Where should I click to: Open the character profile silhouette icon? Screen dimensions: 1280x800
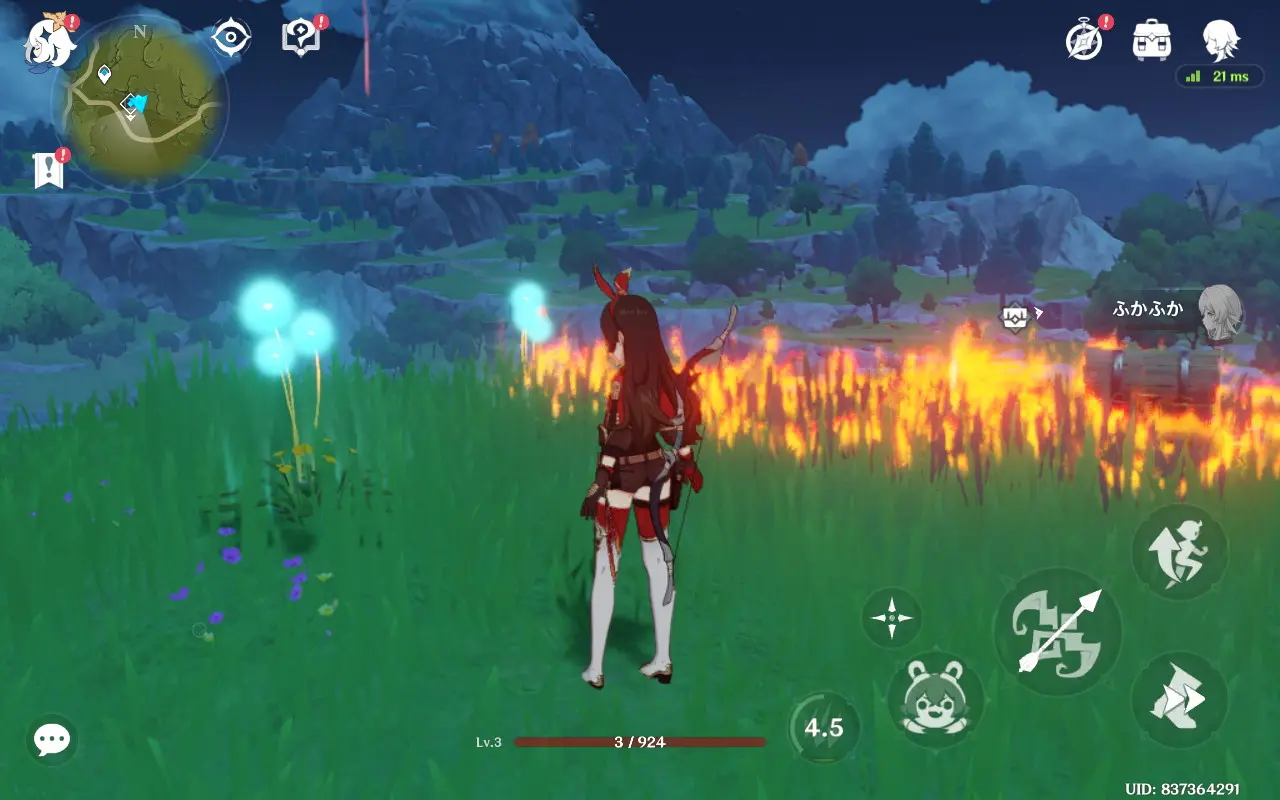coord(1221,41)
